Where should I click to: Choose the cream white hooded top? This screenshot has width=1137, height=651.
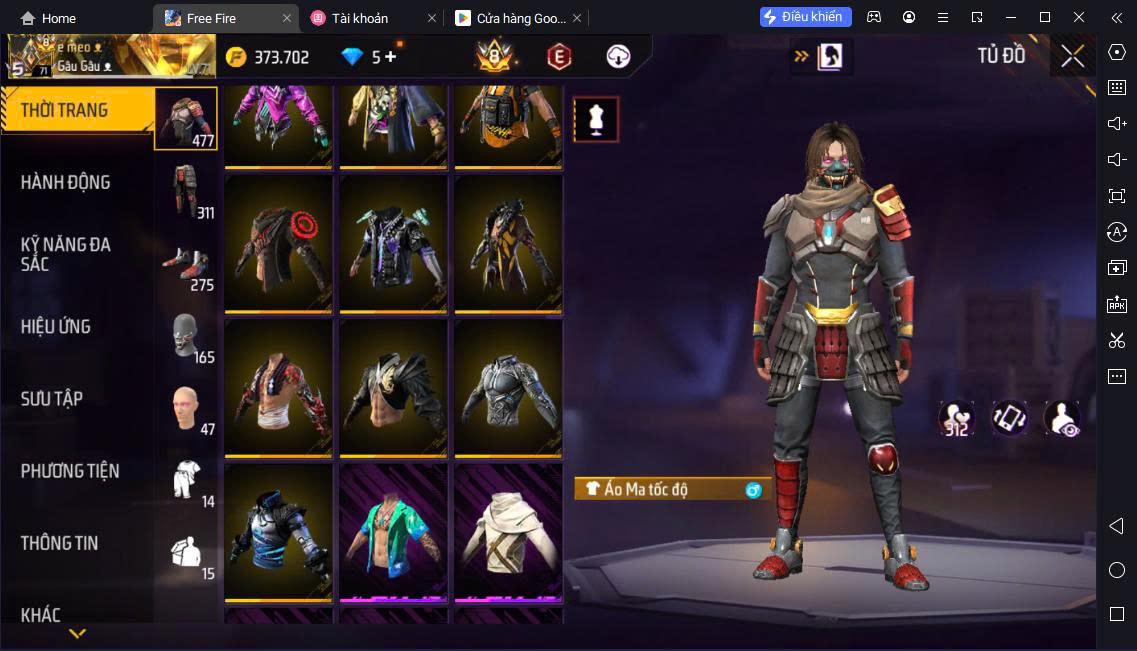coord(508,532)
